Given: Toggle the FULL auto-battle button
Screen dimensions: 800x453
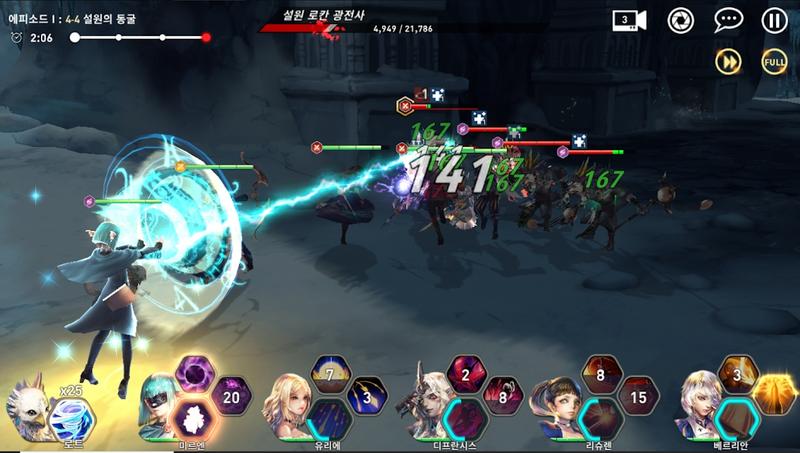Looking at the screenshot, I should [774, 61].
